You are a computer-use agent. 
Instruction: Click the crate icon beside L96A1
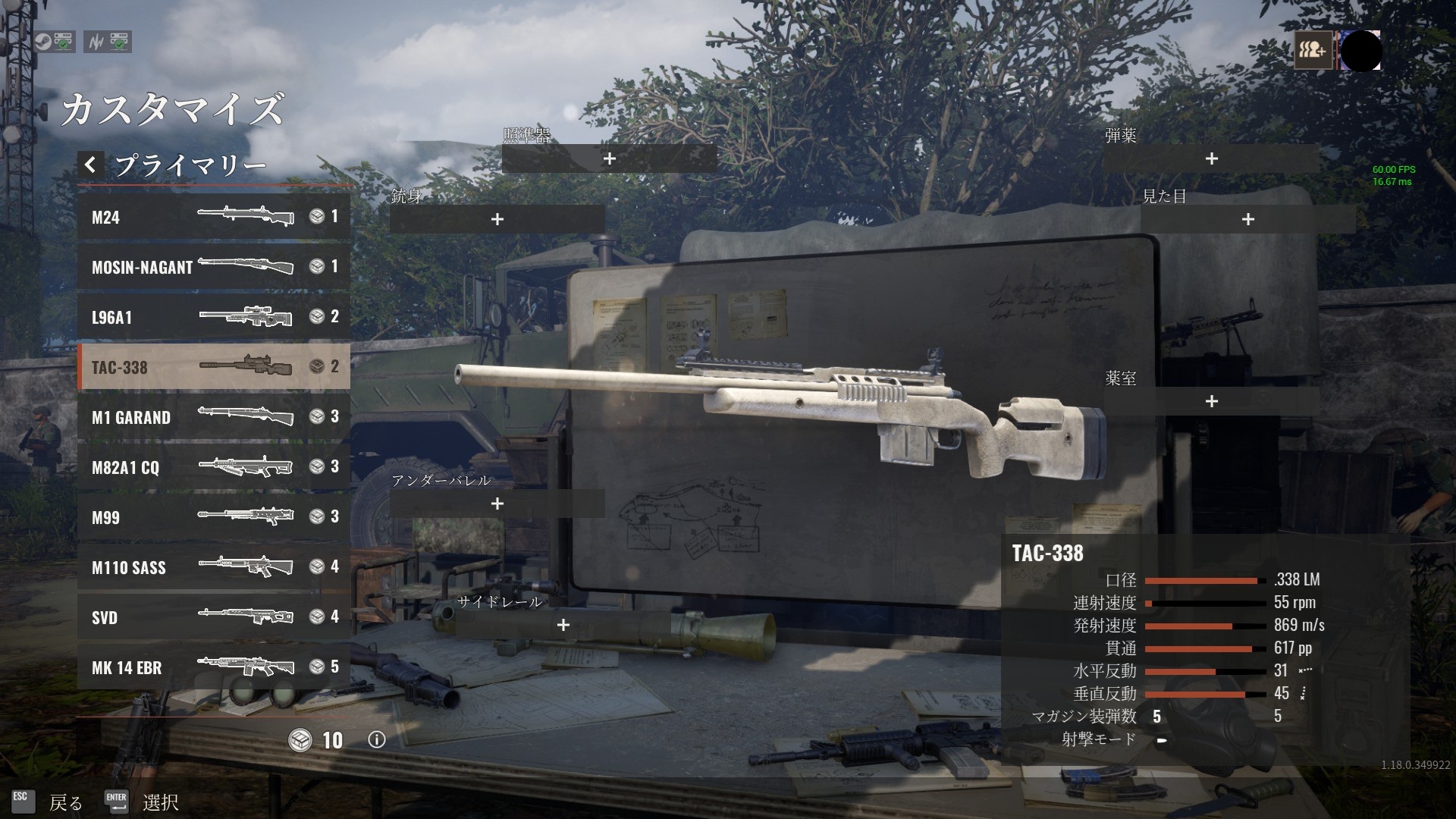[x=316, y=317]
